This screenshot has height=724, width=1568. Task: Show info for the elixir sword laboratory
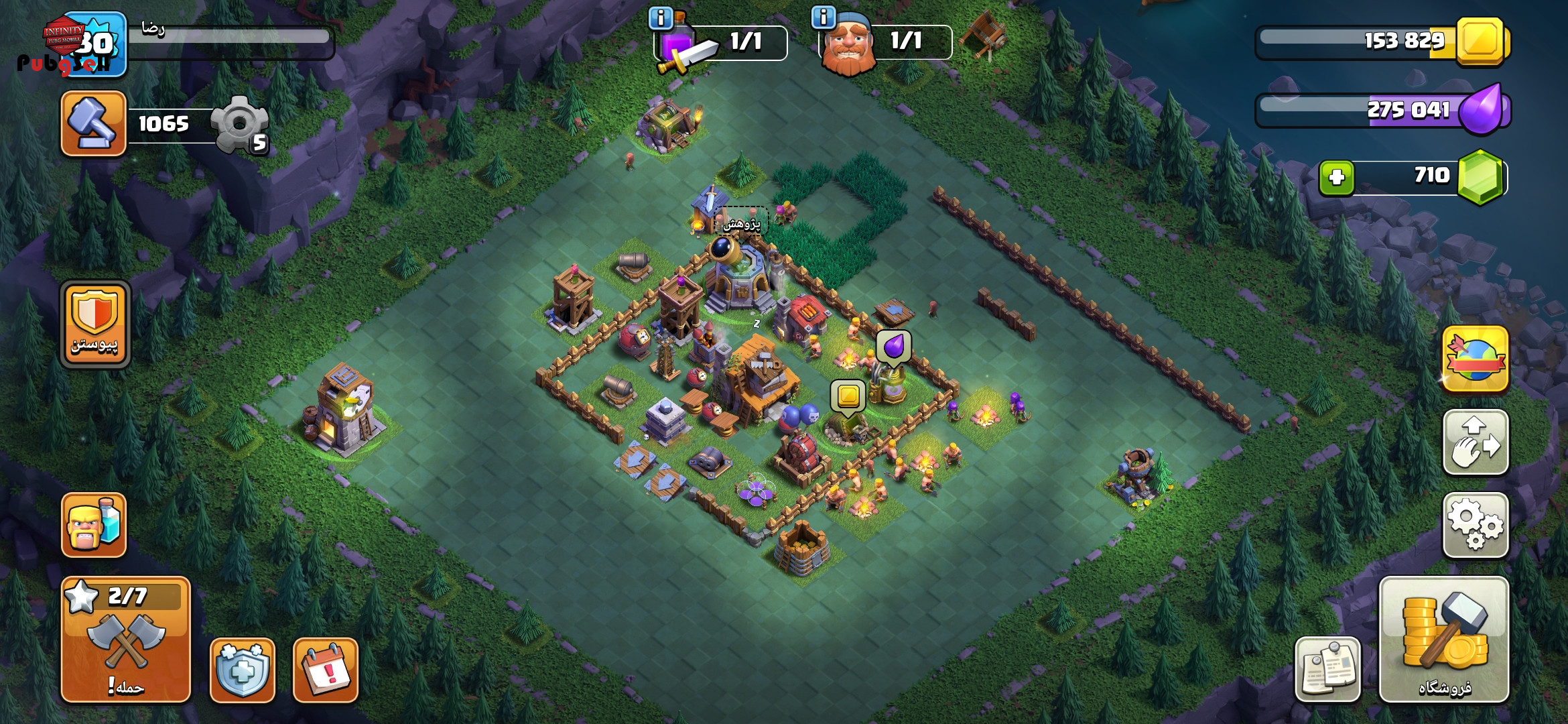point(661,18)
